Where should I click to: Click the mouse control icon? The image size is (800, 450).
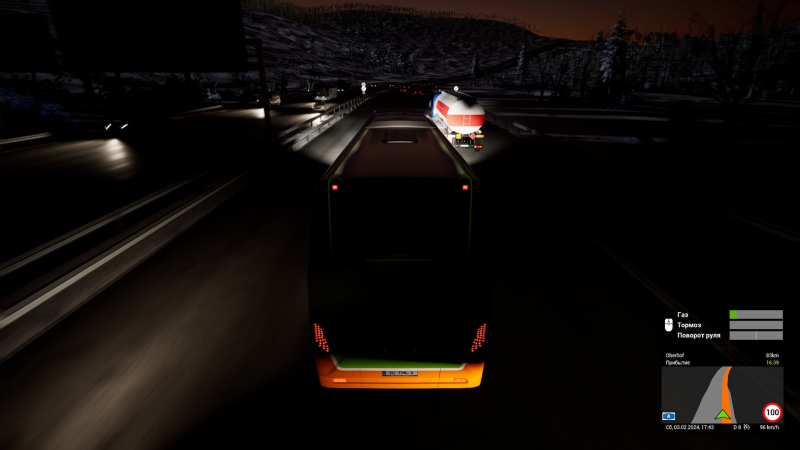[x=667, y=324]
